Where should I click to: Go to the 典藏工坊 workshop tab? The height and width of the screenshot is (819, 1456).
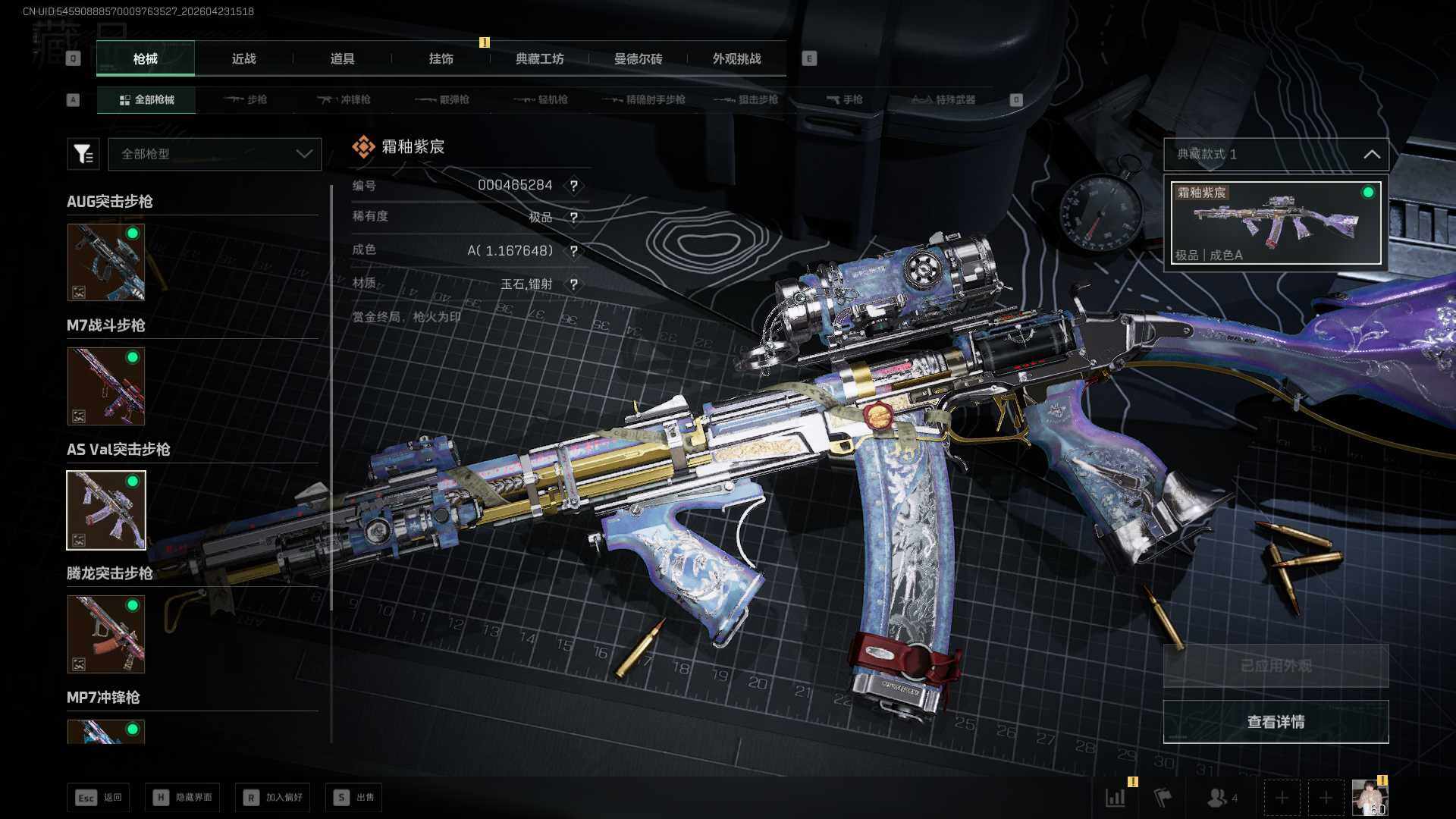pyautogui.click(x=539, y=59)
